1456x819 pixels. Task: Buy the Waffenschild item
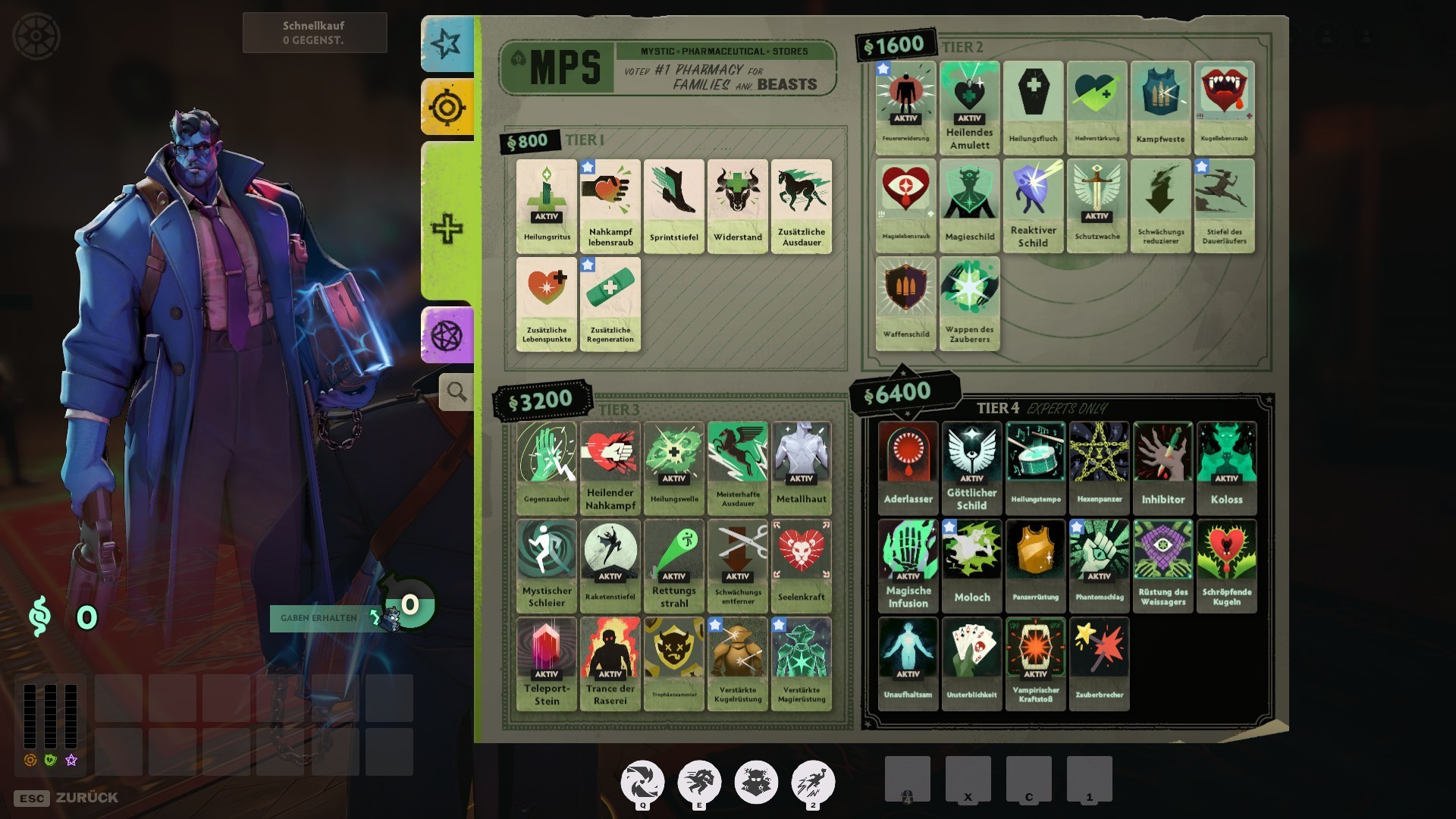[906, 303]
